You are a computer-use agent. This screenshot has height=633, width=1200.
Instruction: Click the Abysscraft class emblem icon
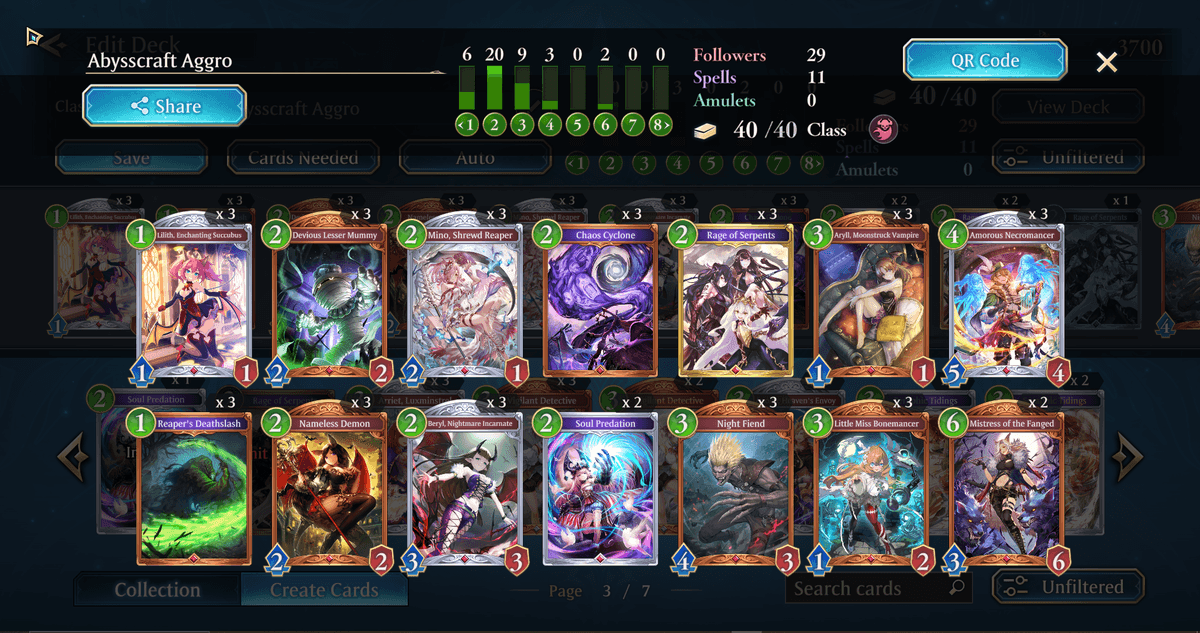tap(883, 129)
